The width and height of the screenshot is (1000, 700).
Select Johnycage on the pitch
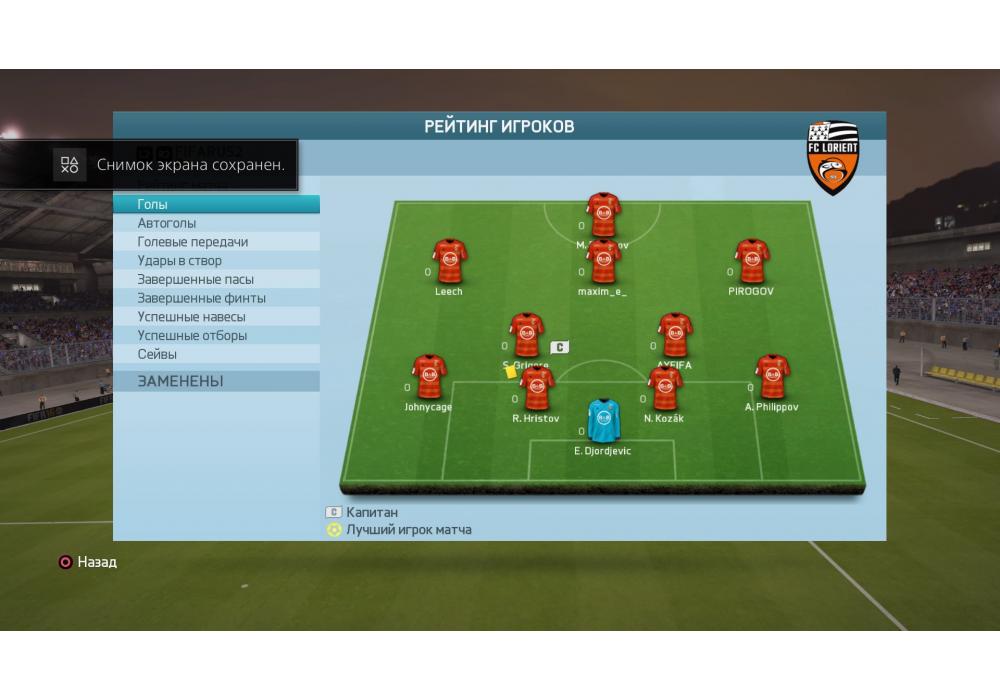pos(429,377)
